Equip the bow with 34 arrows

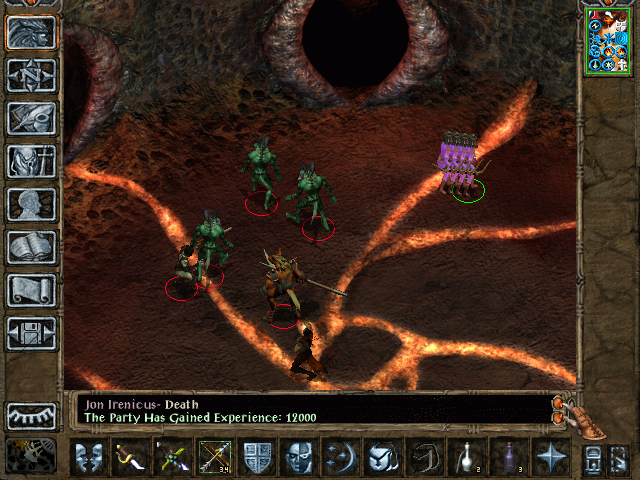215,459
